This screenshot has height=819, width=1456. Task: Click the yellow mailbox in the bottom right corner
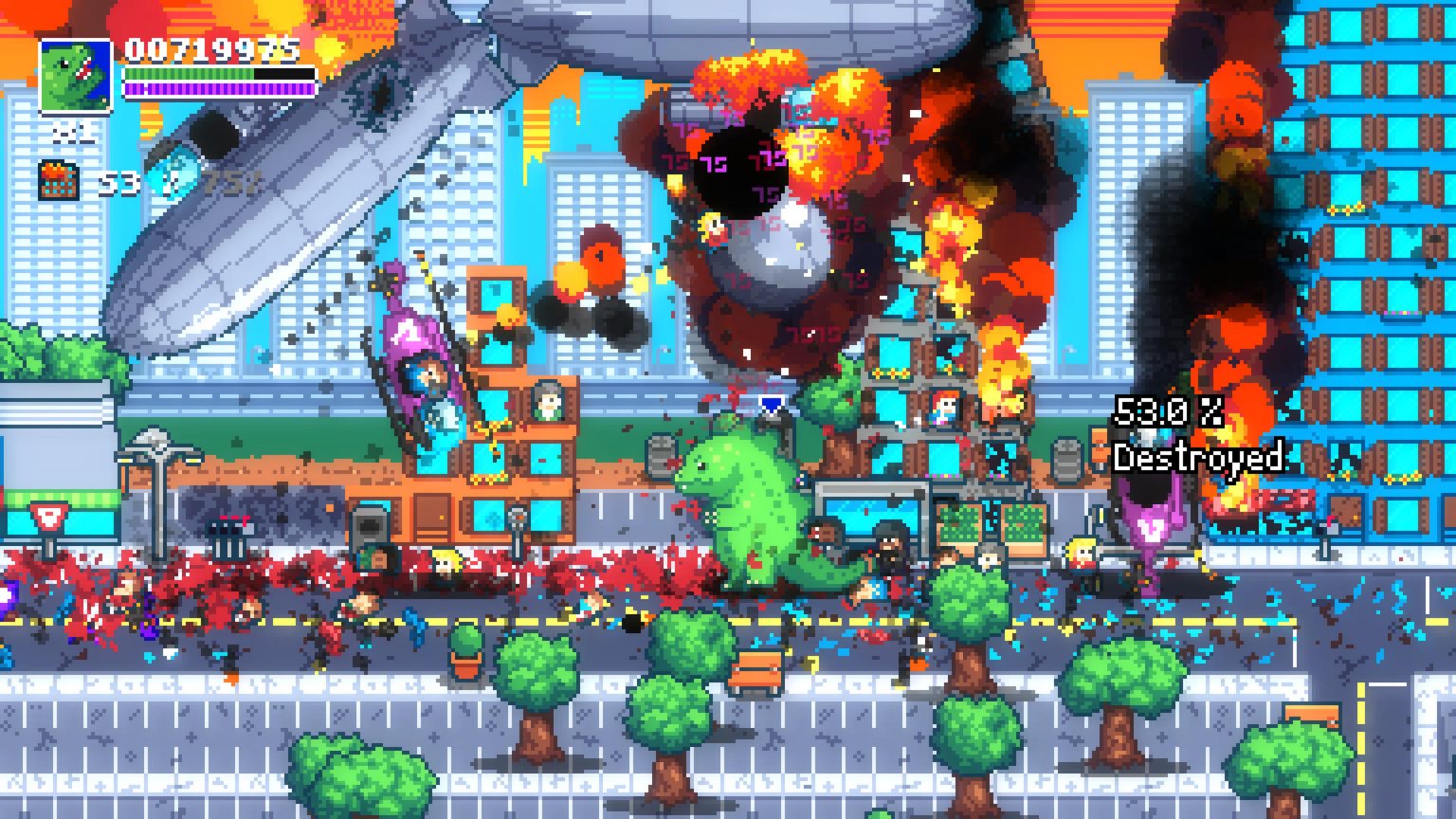coord(1312,714)
